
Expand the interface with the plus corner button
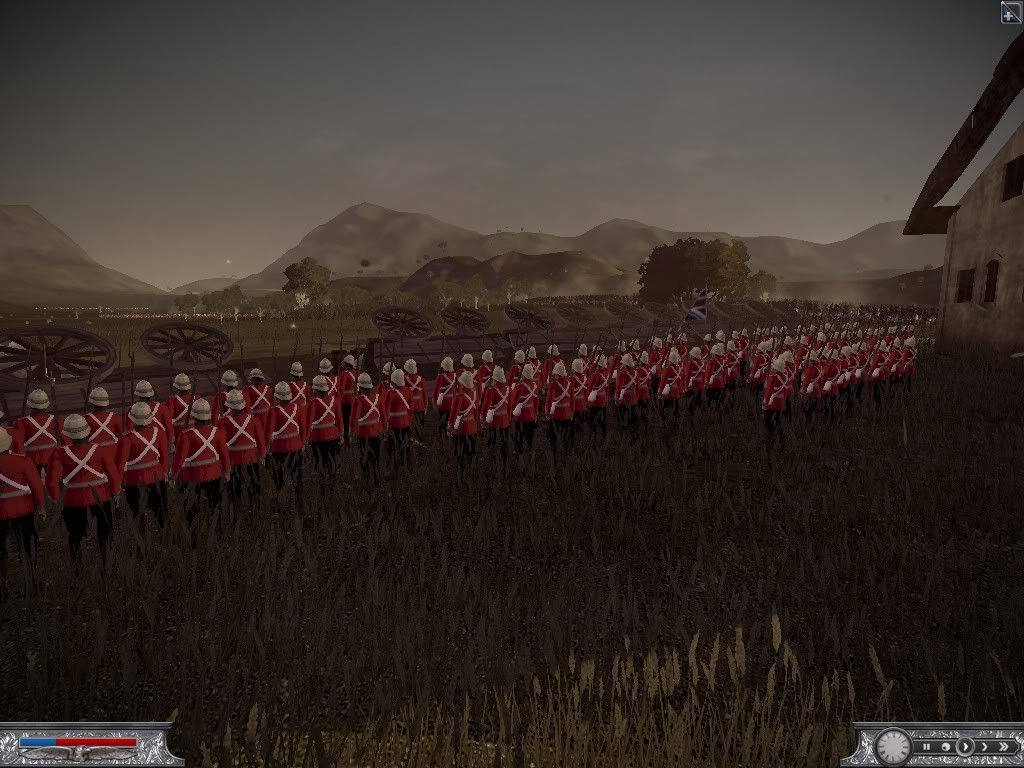tap(1011, 12)
